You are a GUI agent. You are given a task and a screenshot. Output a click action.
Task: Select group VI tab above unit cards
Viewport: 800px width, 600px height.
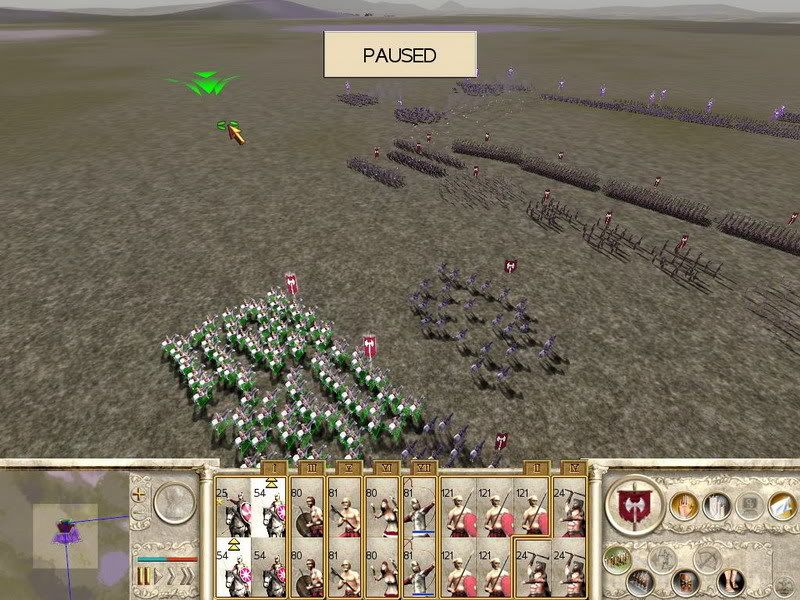[383, 468]
